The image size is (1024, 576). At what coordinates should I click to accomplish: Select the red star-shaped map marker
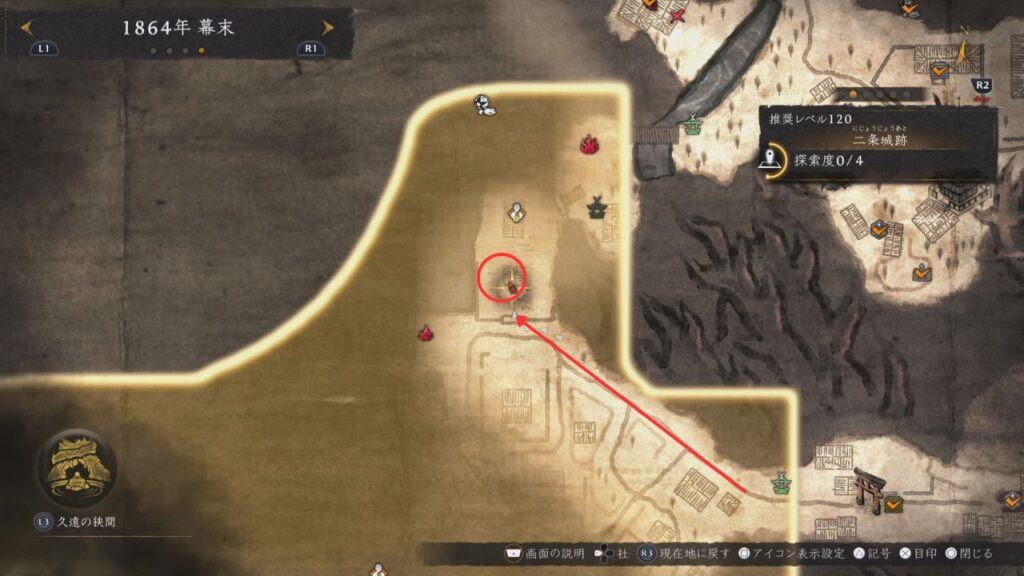678,17
